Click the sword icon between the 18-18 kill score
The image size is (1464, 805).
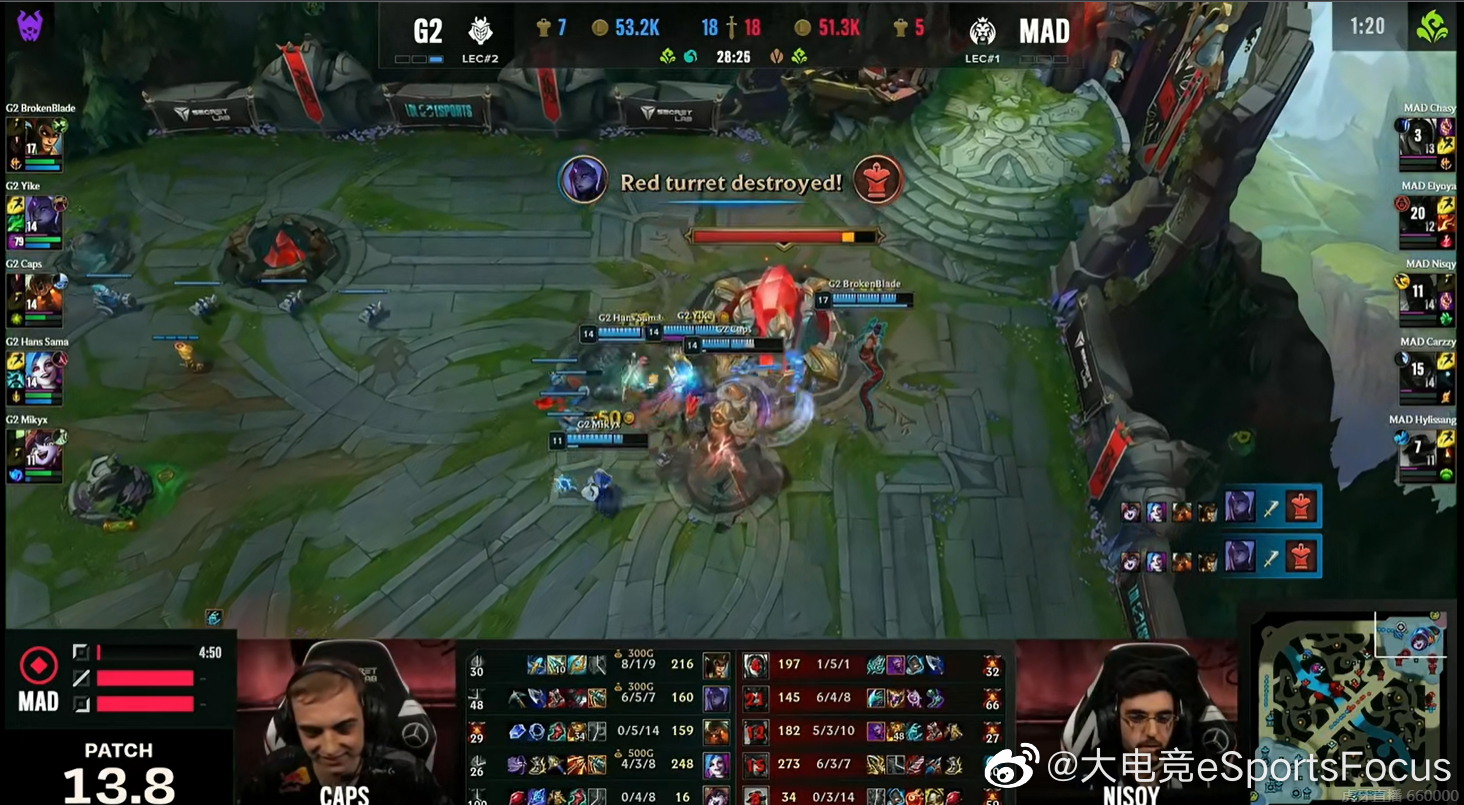point(731,27)
